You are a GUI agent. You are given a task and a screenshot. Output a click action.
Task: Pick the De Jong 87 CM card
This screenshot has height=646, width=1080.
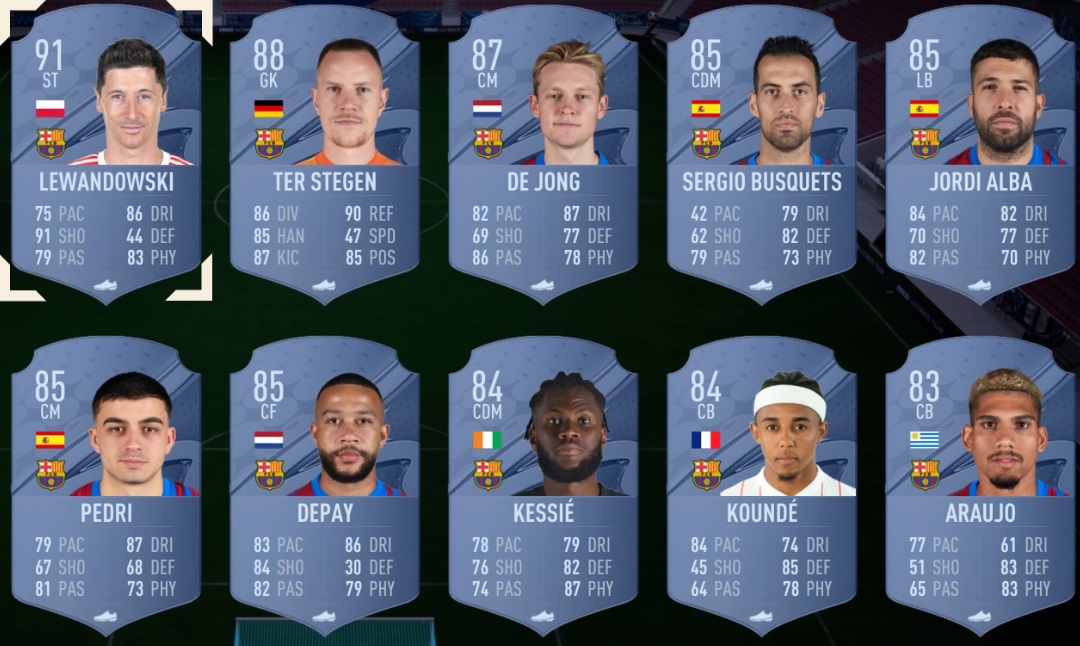(543, 150)
